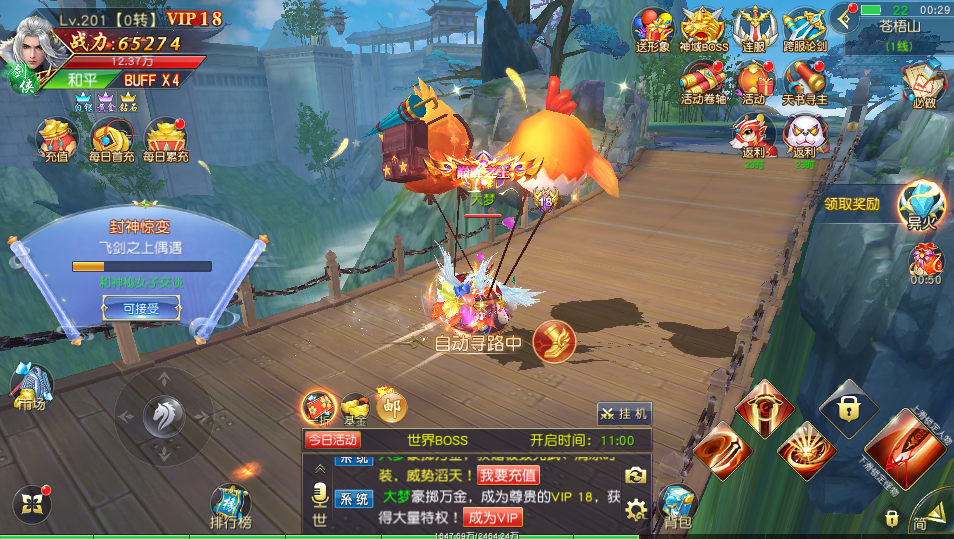Open the 必做 daily tasks icon
This screenshot has width=954, height=539.
point(923,84)
